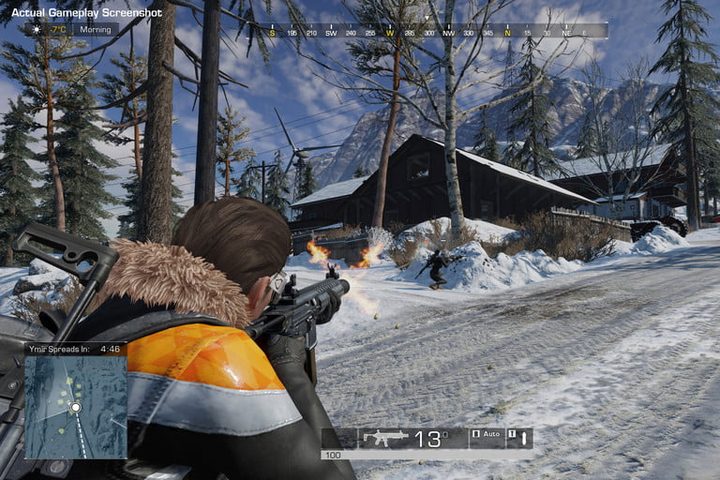The width and height of the screenshot is (720, 480).
Task: Click the player marker on the minimap
Action: click(75, 407)
